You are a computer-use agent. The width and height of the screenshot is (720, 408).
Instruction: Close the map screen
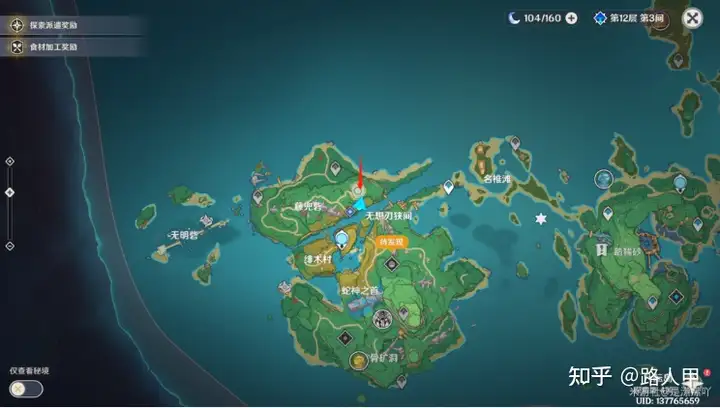(x=692, y=17)
